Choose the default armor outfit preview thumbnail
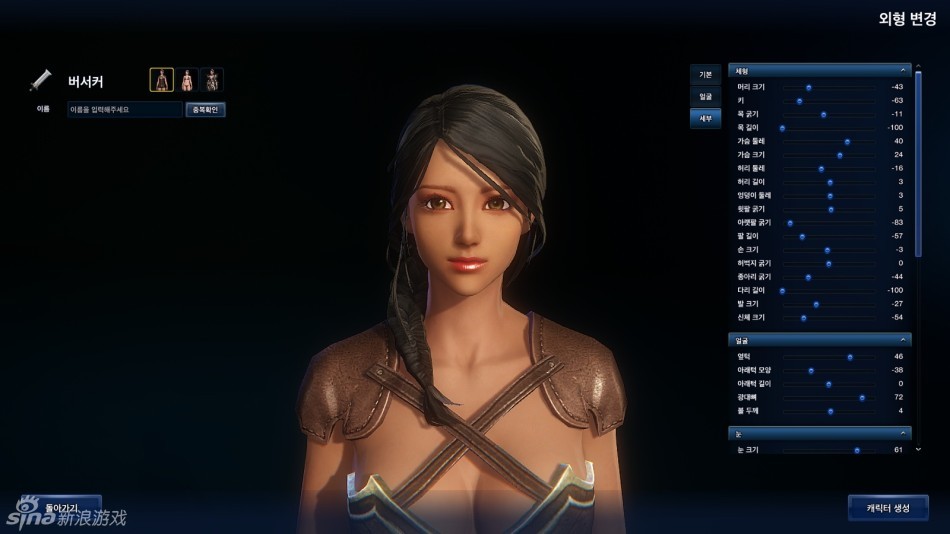This screenshot has width=950, height=534. [161, 80]
